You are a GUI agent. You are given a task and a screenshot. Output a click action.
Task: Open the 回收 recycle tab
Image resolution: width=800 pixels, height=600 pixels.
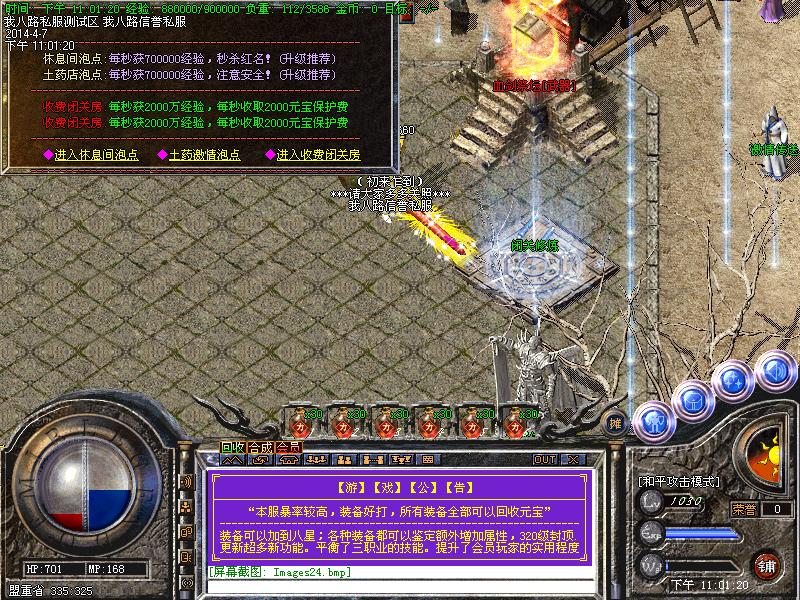click(233, 447)
